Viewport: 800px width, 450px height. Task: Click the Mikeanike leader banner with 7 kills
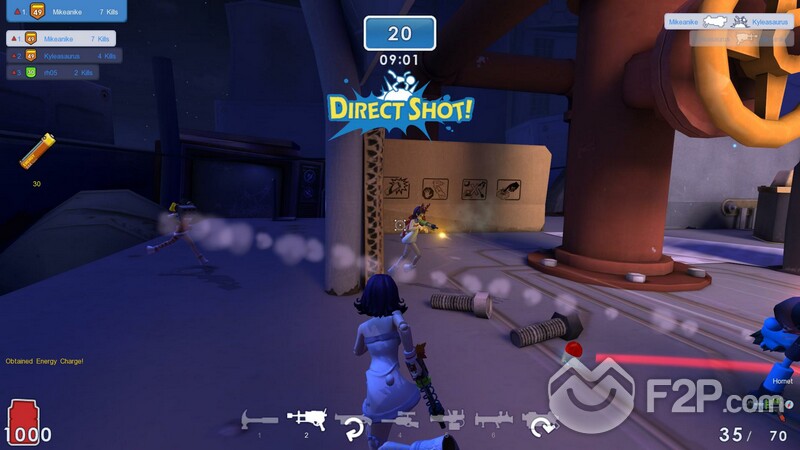(62, 11)
